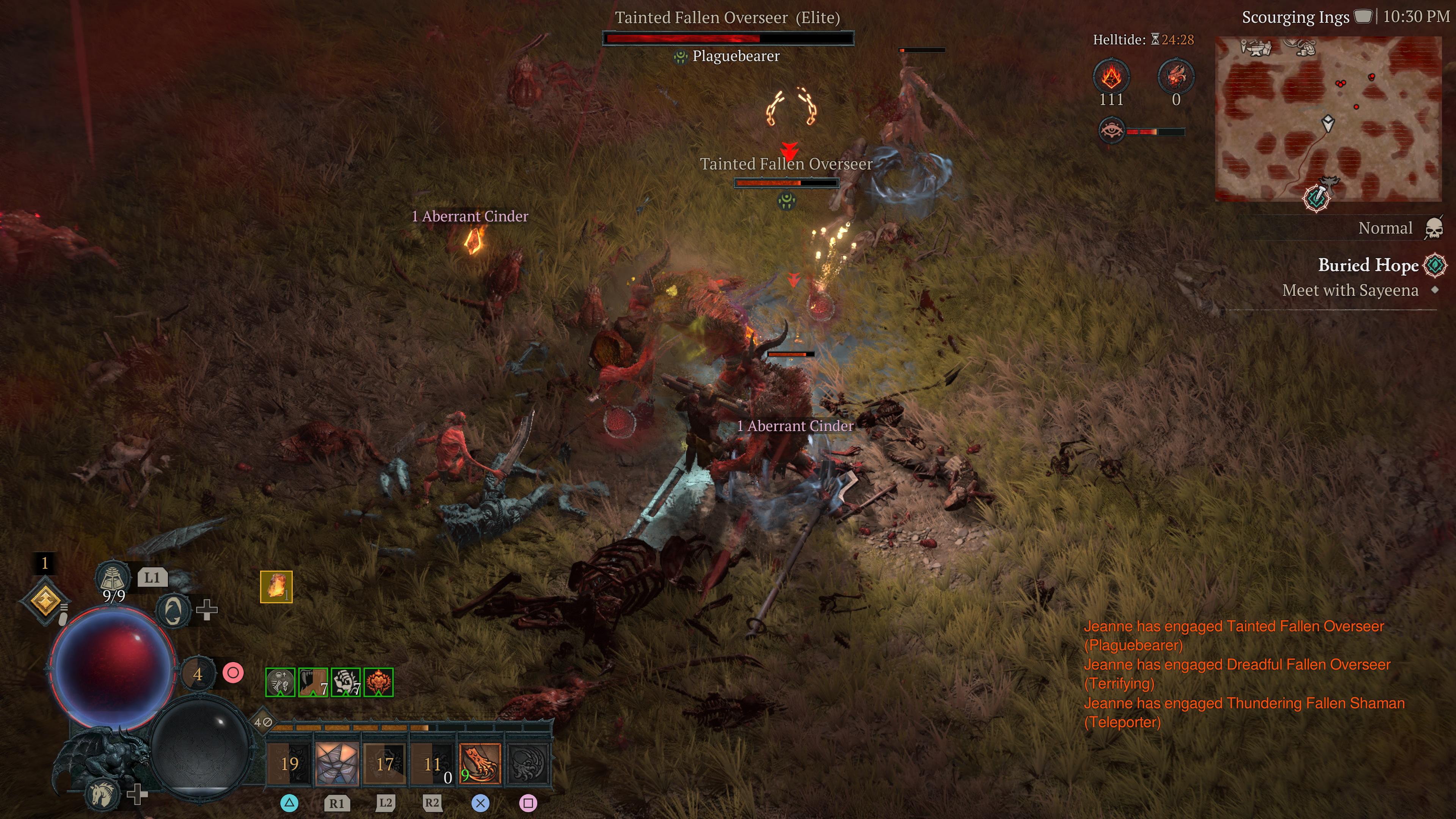Click the fanged-maw buff icon showing 7
This screenshot has width=1456, height=819.
(312, 683)
